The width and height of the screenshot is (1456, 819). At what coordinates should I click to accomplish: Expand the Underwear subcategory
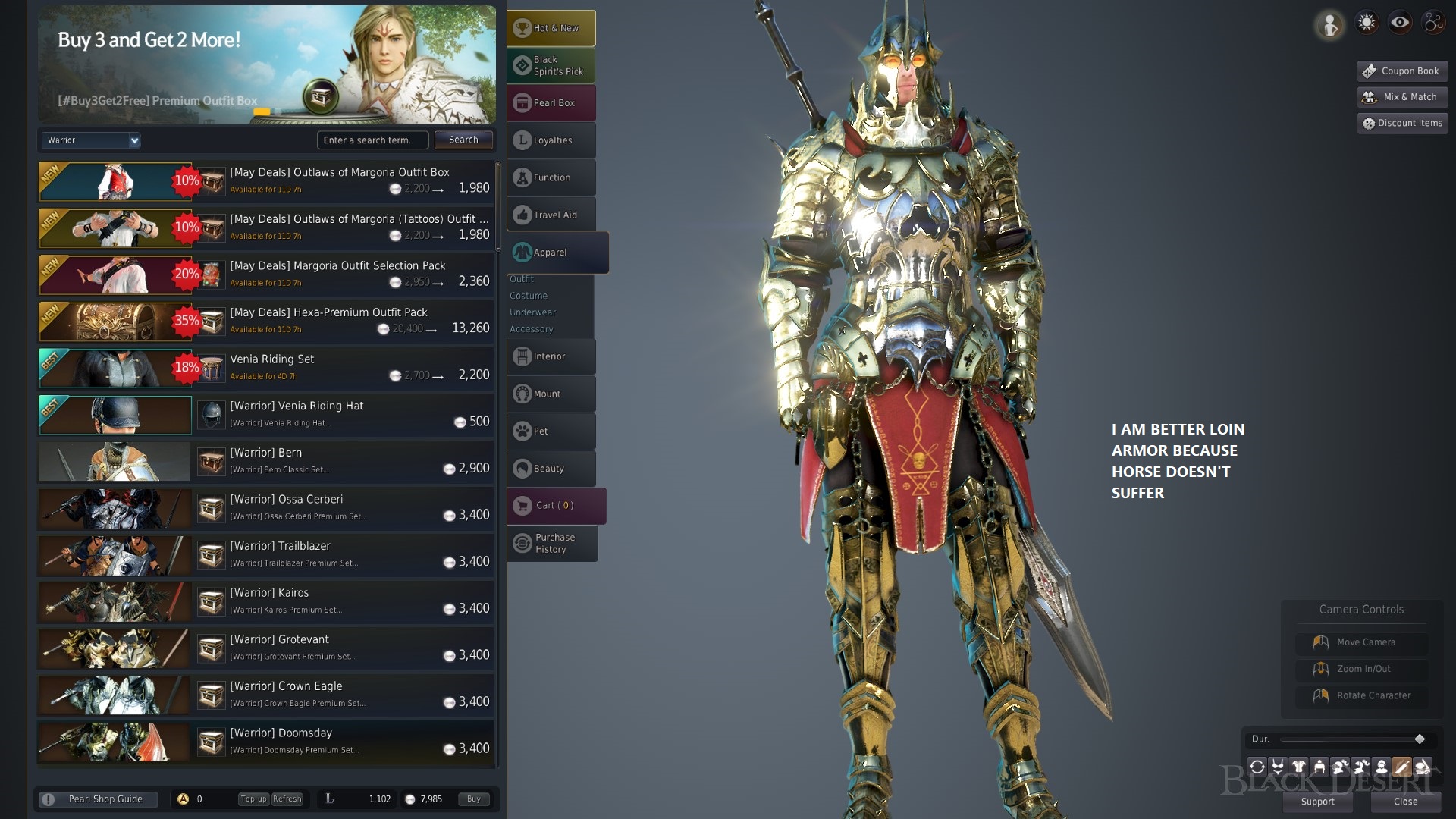[x=532, y=312]
